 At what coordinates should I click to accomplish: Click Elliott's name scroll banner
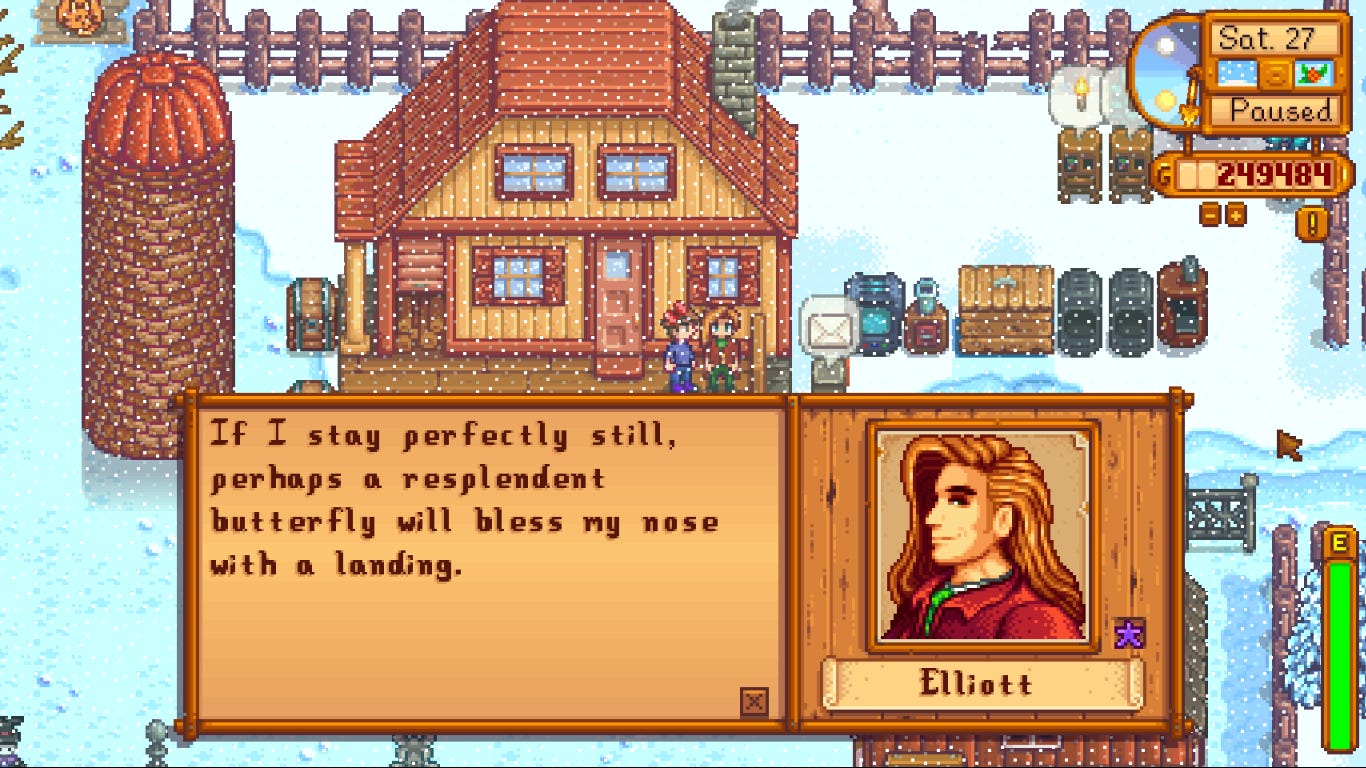coord(981,684)
